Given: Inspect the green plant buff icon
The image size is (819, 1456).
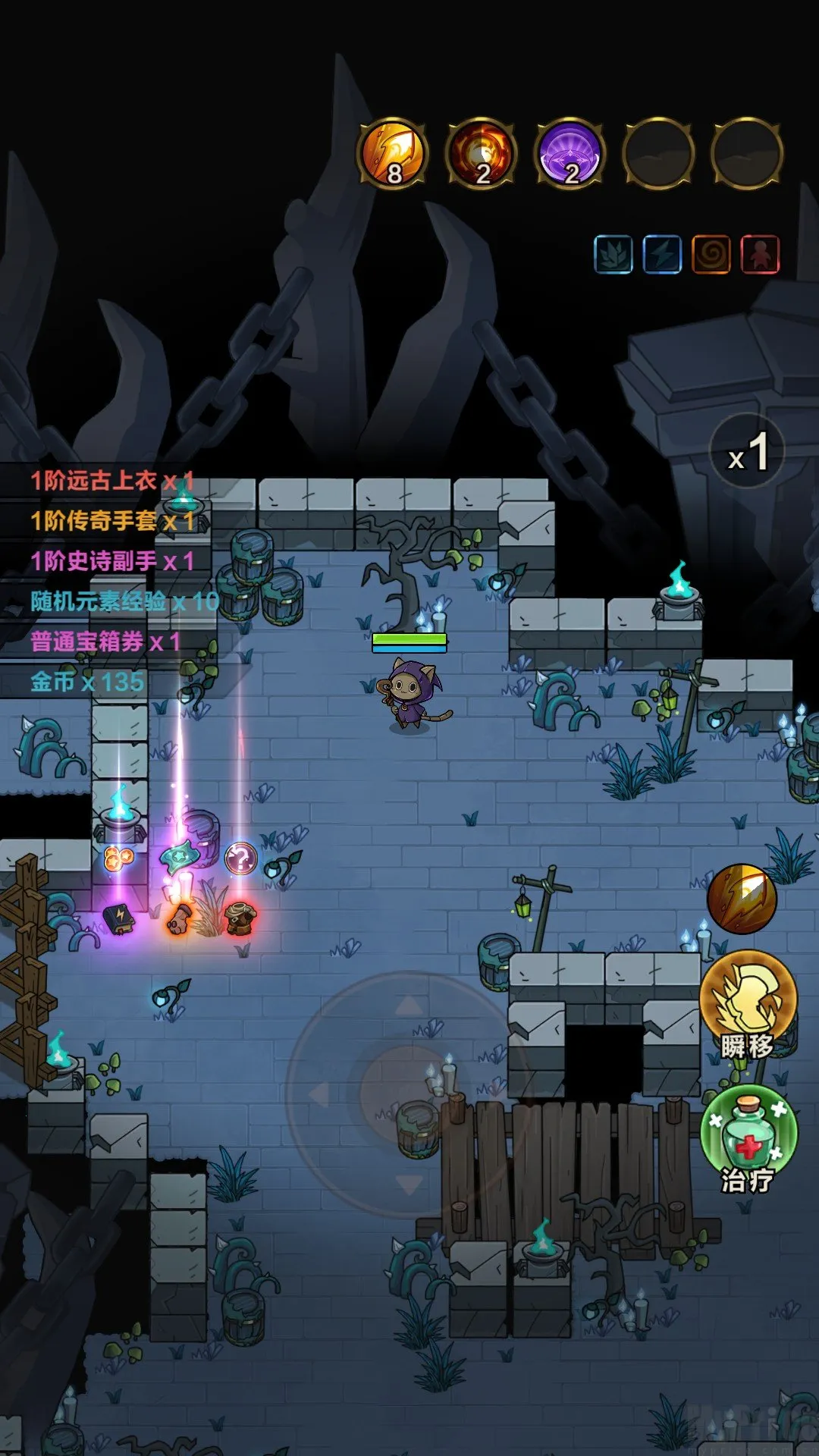Looking at the screenshot, I should (x=613, y=254).
